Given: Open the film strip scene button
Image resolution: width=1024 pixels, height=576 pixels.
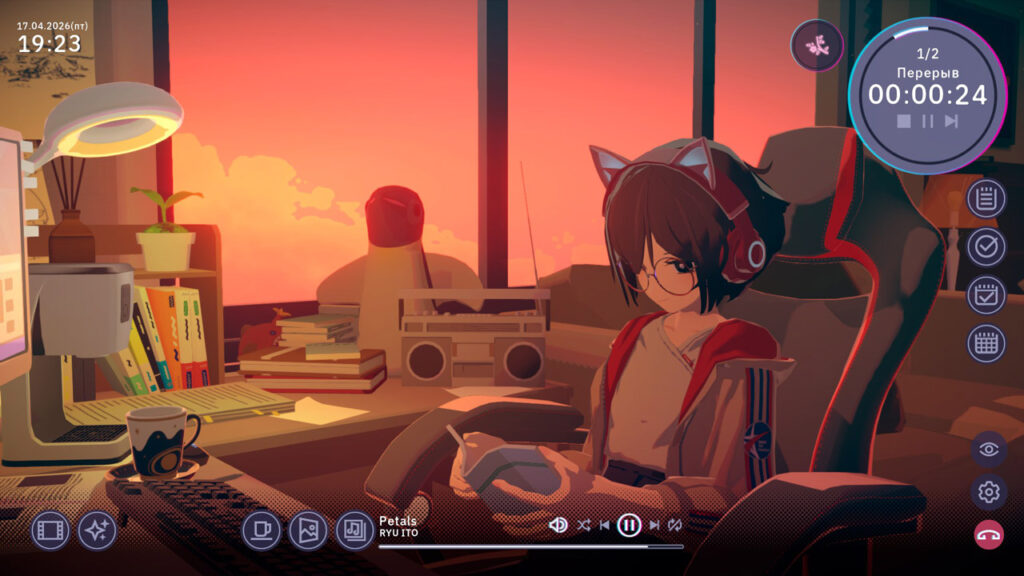Looking at the screenshot, I should 50,530.
